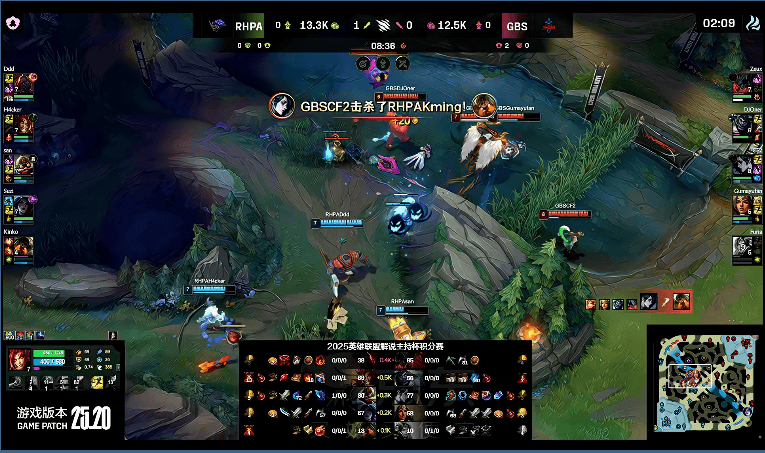This screenshot has height=453, width=765.
Task: Pick player Suzi's portrait card
Action: coord(22,204)
